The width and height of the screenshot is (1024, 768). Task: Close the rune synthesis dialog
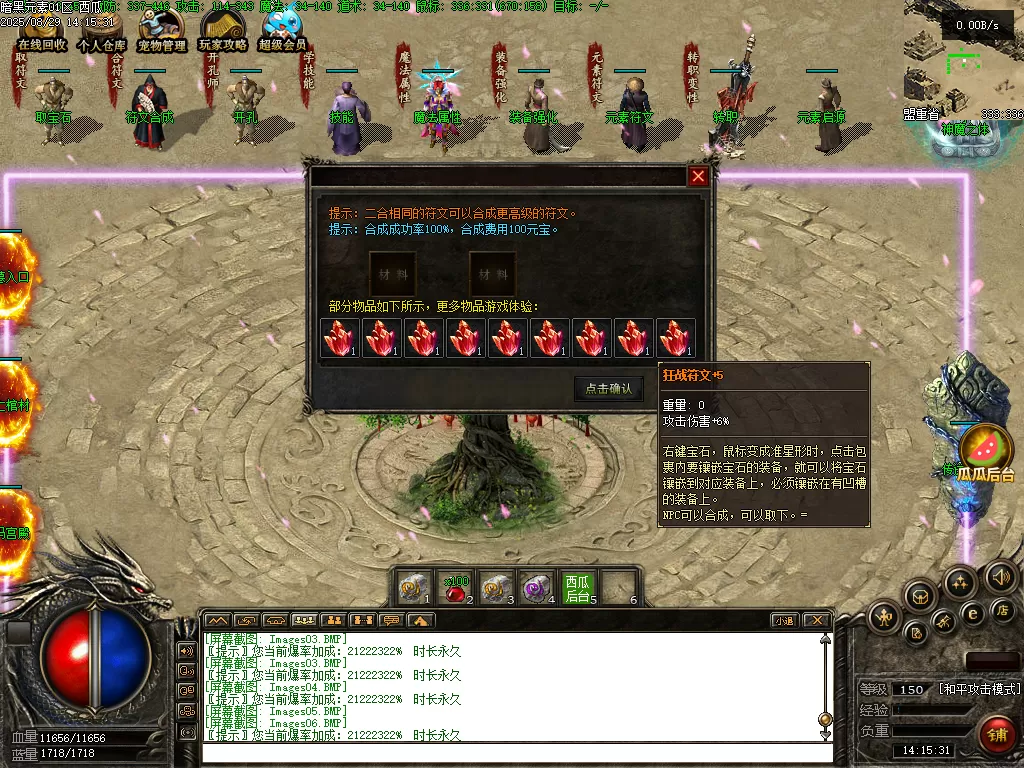(x=698, y=177)
